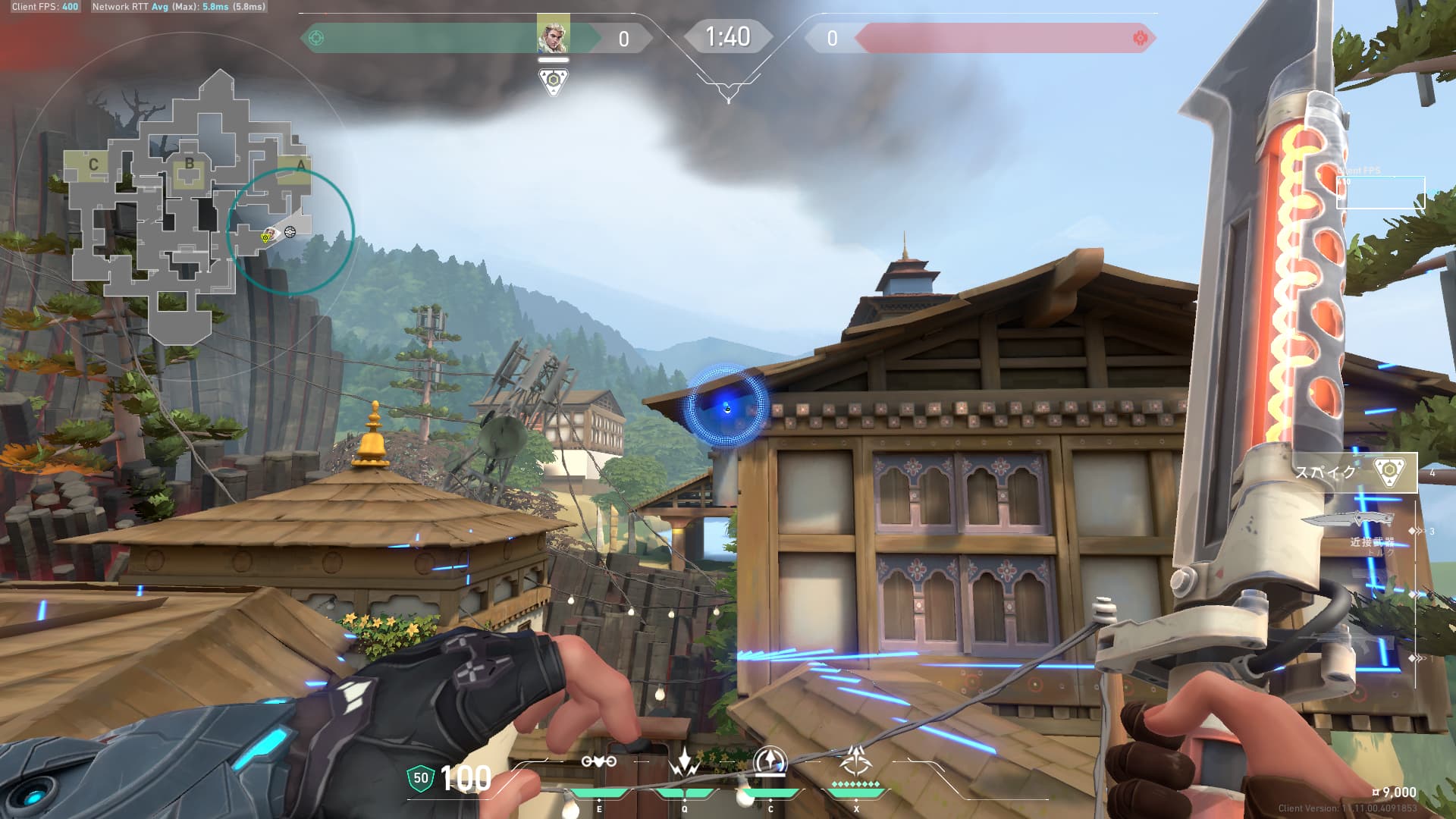
Task: Activate the circular upward-arrow ability icon
Action: [770, 761]
